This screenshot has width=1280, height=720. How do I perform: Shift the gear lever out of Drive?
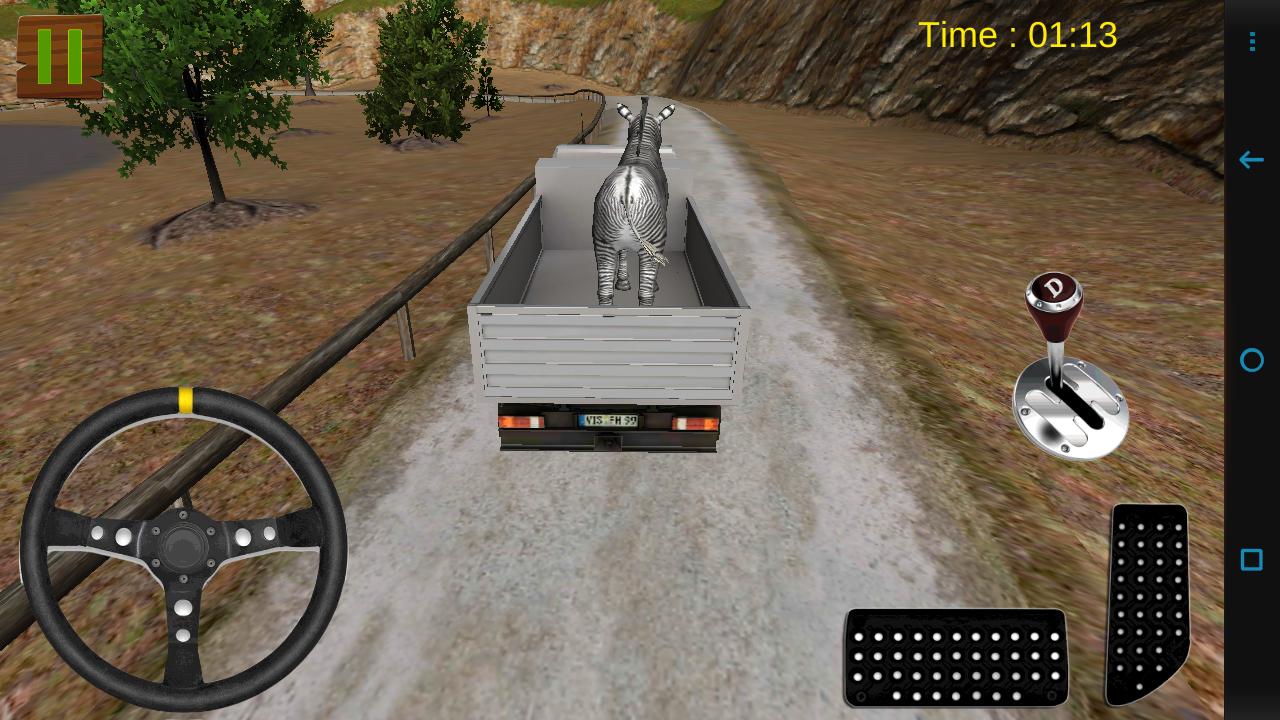1055,330
